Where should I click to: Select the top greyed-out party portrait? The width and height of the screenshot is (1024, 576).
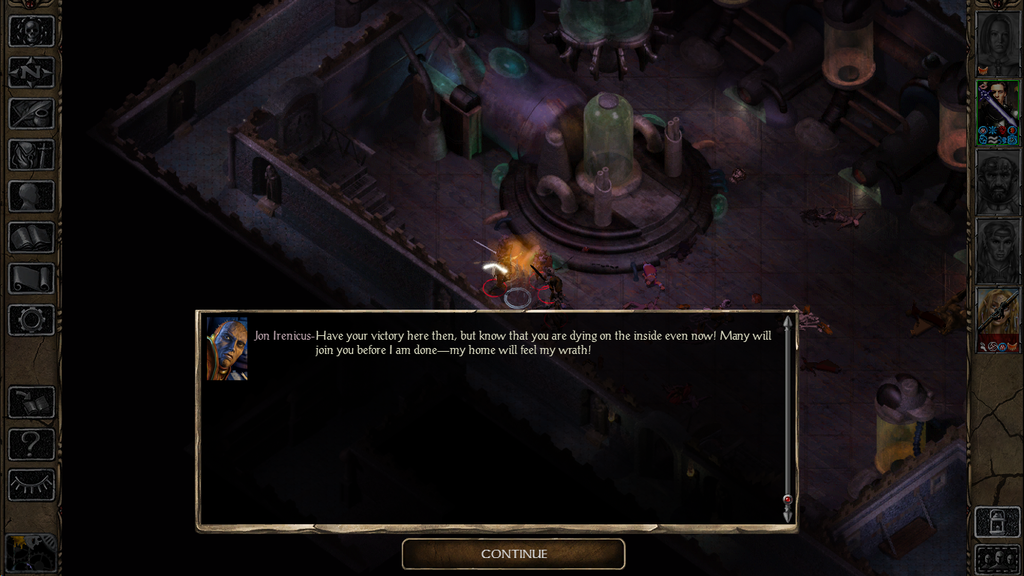point(997,42)
